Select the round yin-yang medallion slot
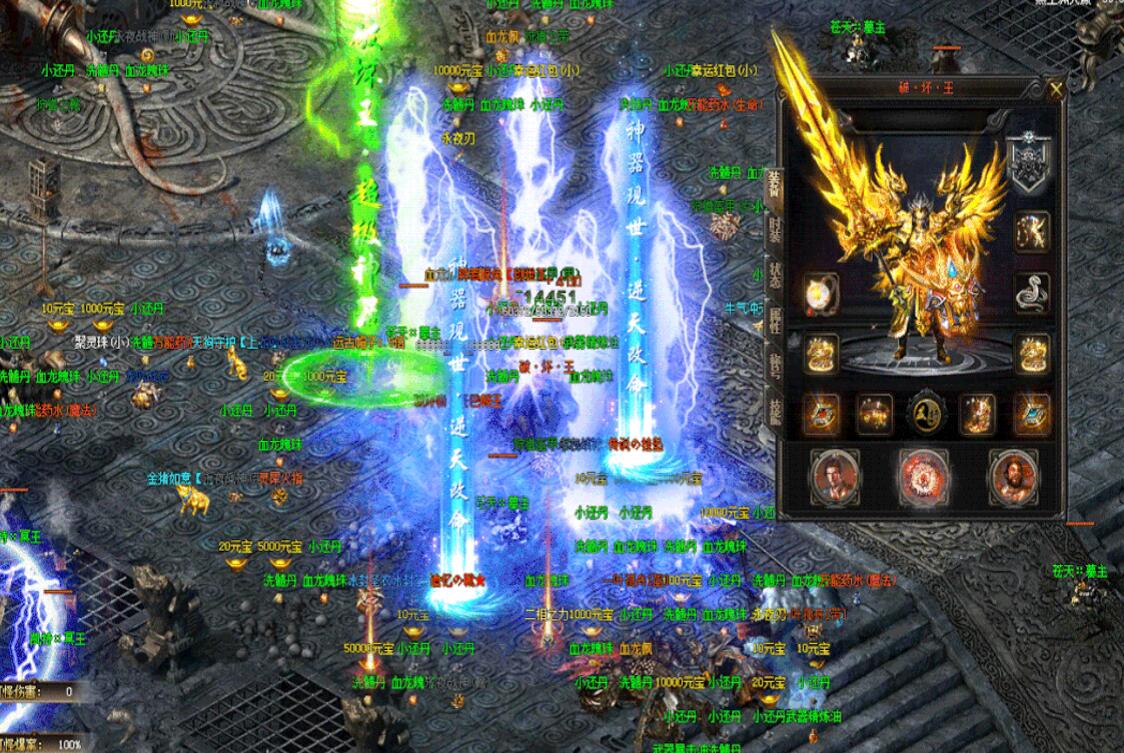1124x753 pixels. [x=926, y=413]
